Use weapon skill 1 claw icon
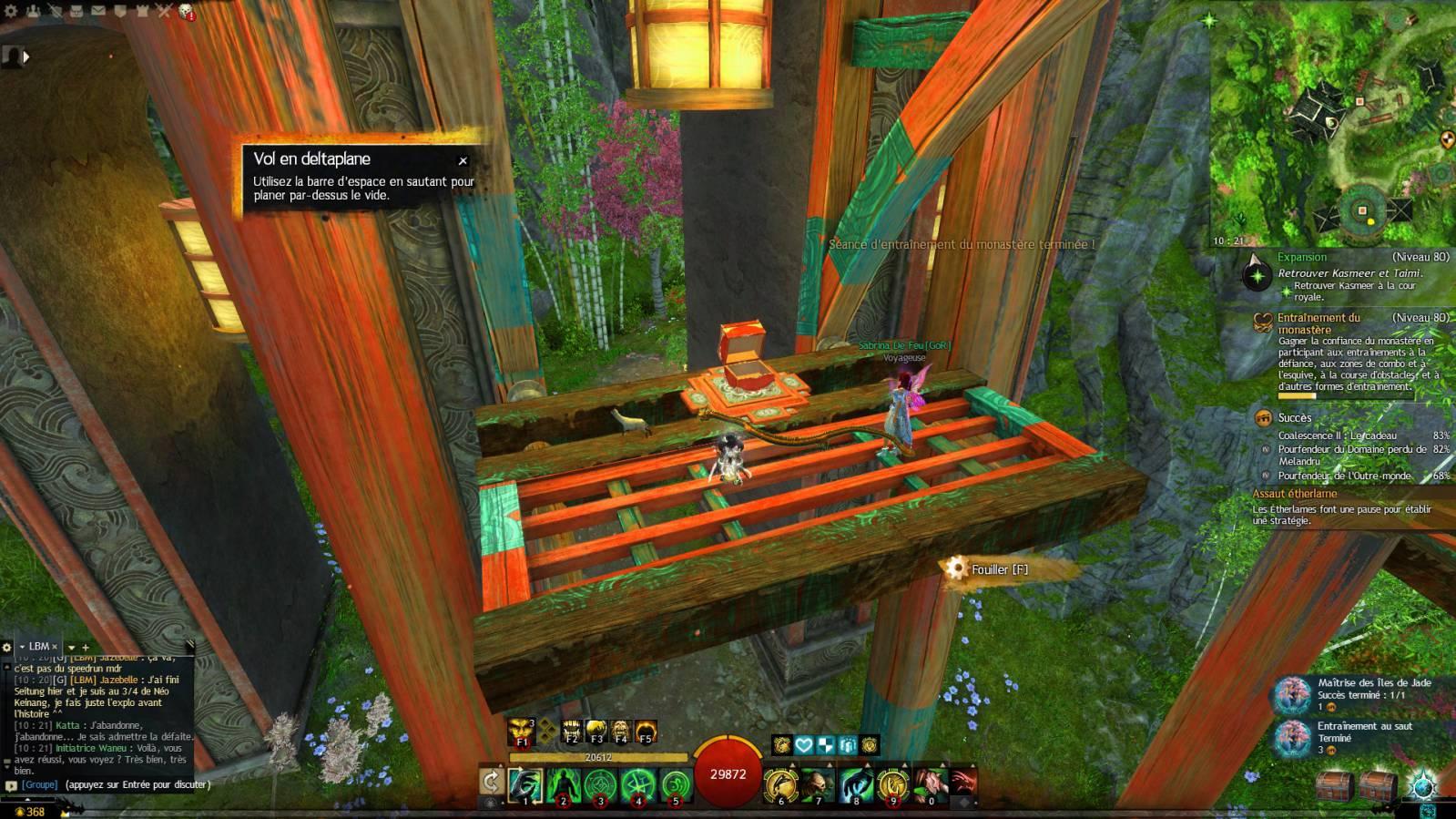Image resolution: width=1456 pixels, height=819 pixels. point(525,784)
